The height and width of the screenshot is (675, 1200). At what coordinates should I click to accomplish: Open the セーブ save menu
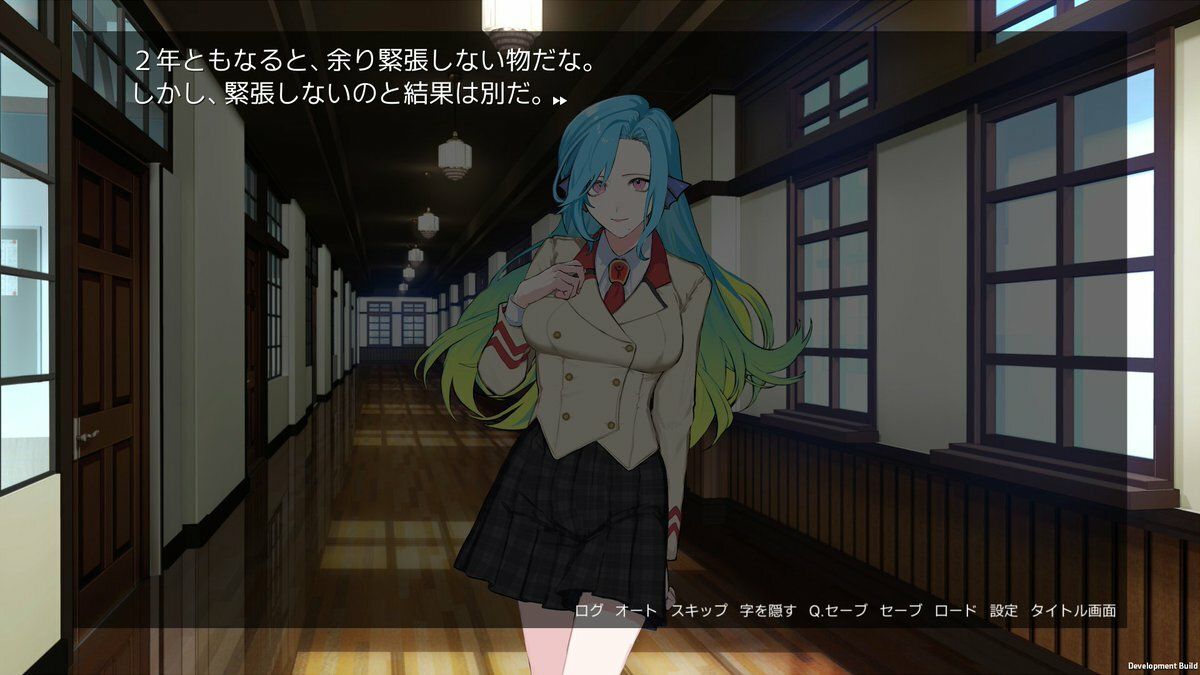901,610
